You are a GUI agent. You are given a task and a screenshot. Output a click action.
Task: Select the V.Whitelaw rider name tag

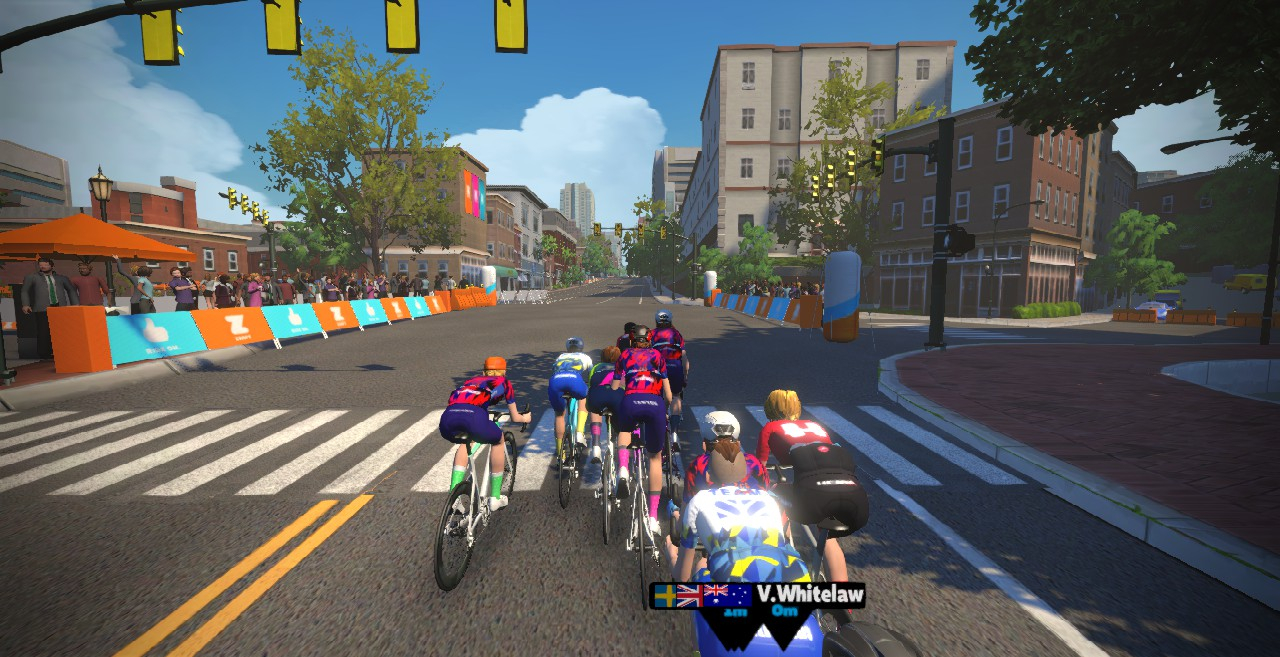click(x=808, y=595)
